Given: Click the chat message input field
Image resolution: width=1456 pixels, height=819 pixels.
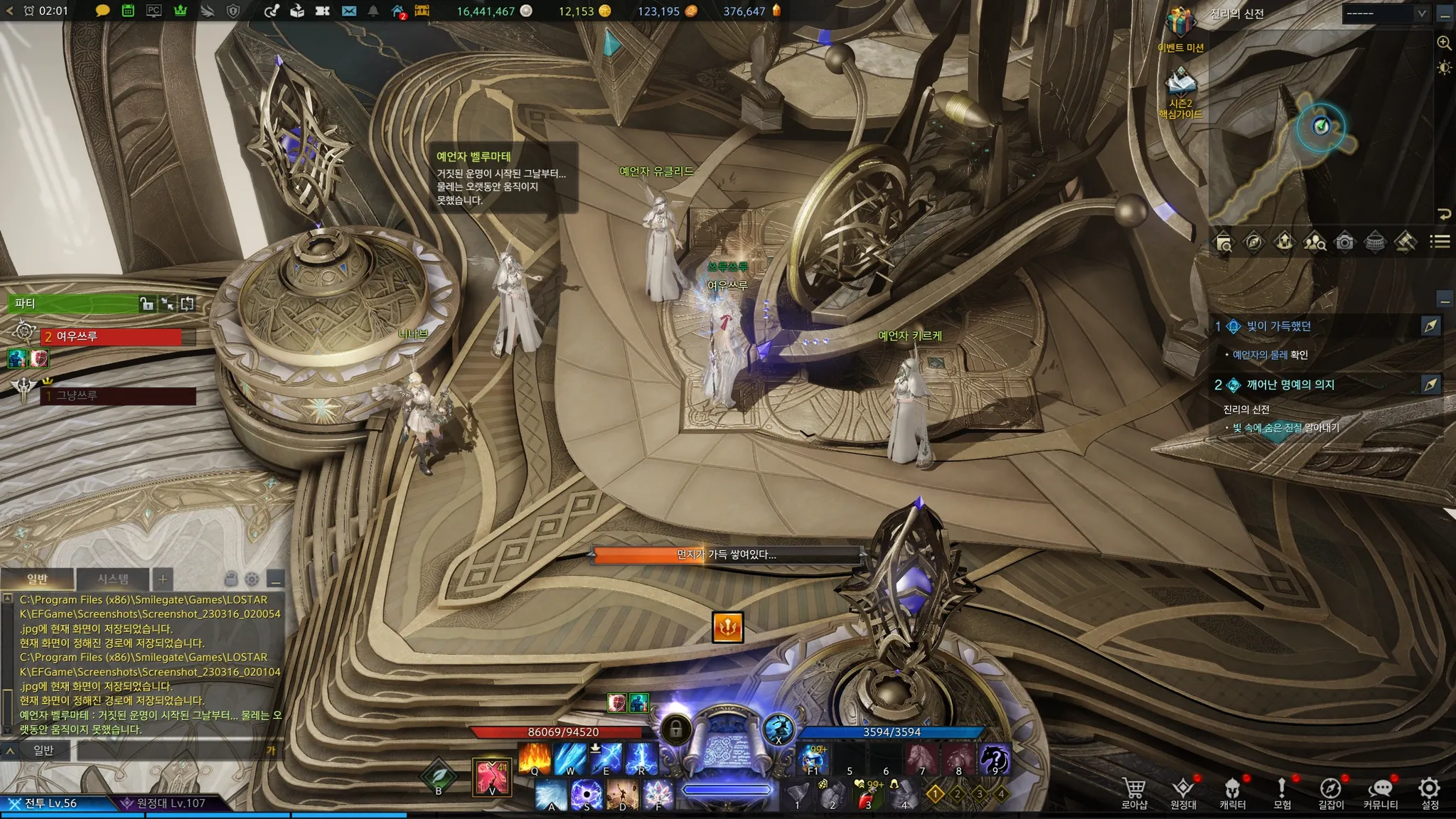Looking at the screenshot, I should [171, 750].
